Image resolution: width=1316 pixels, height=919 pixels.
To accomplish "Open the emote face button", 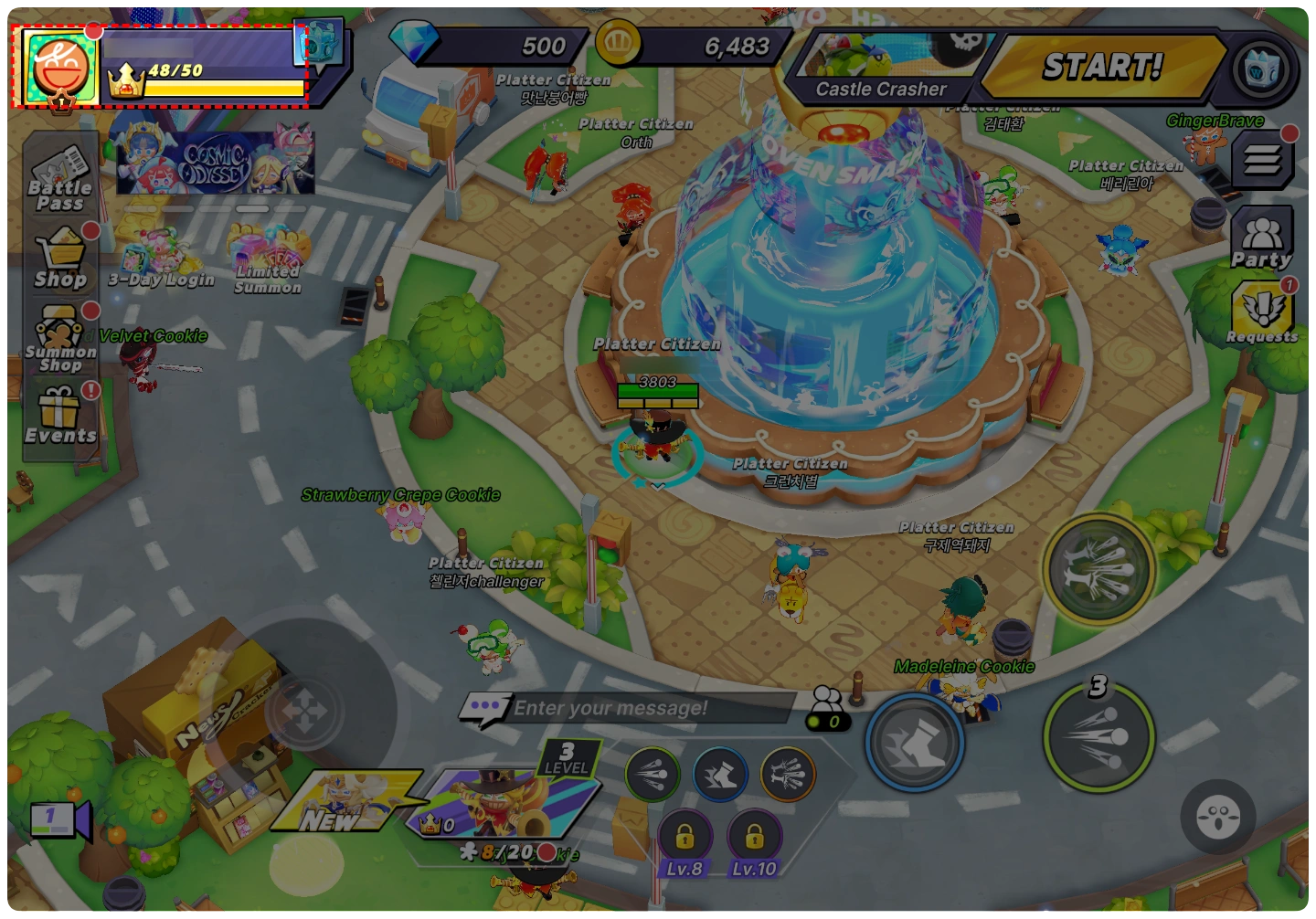I will tap(1217, 816).
